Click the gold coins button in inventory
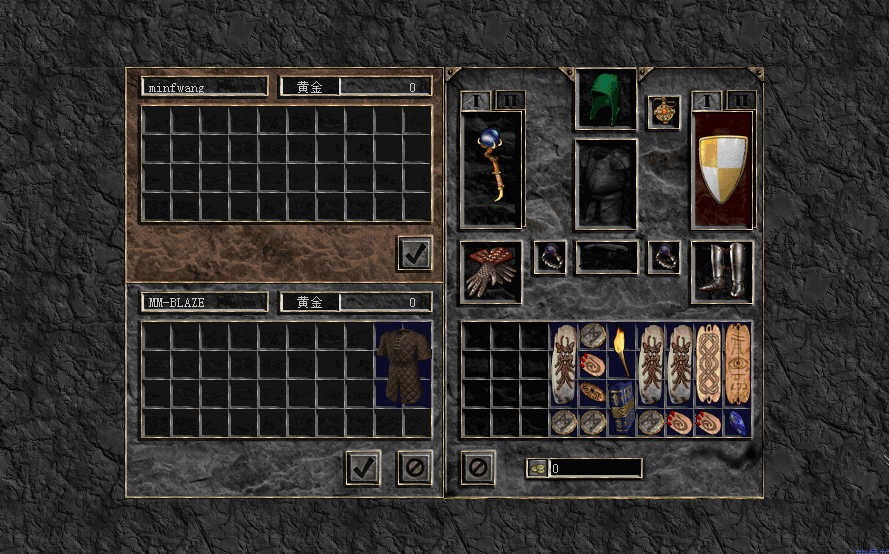 [x=537, y=468]
